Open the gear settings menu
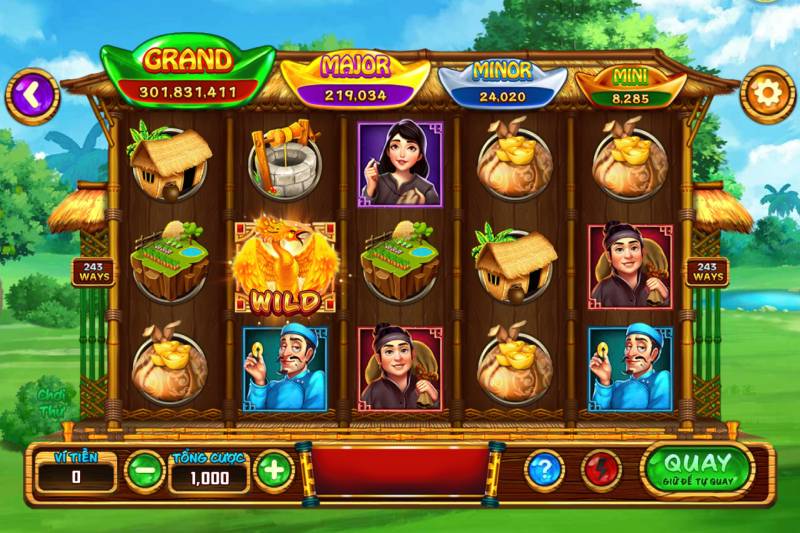800x533 pixels. pyautogui.click(x=768, y=94)
